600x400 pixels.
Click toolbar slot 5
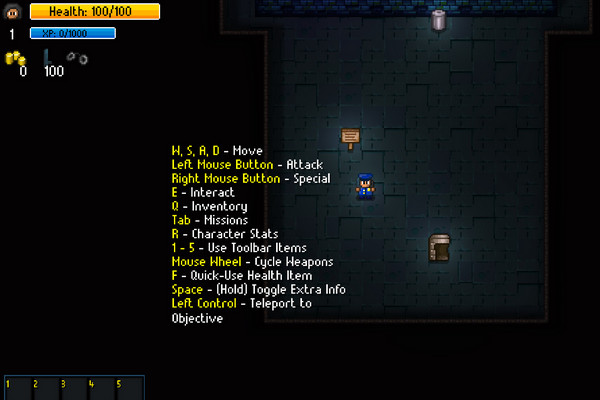click(x=130, y=388)
